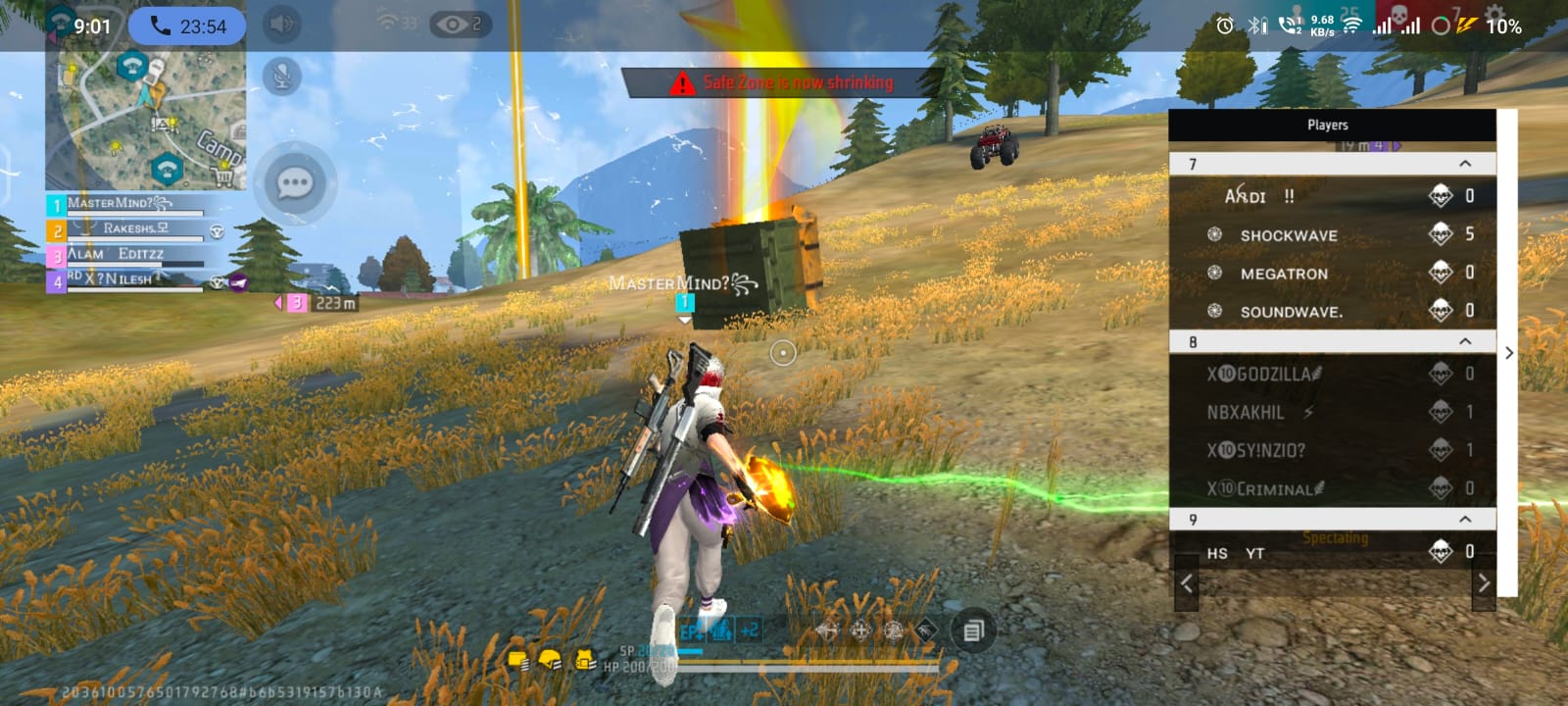Open the minimap
1568x706 pixels.
[x=147, y=120]
